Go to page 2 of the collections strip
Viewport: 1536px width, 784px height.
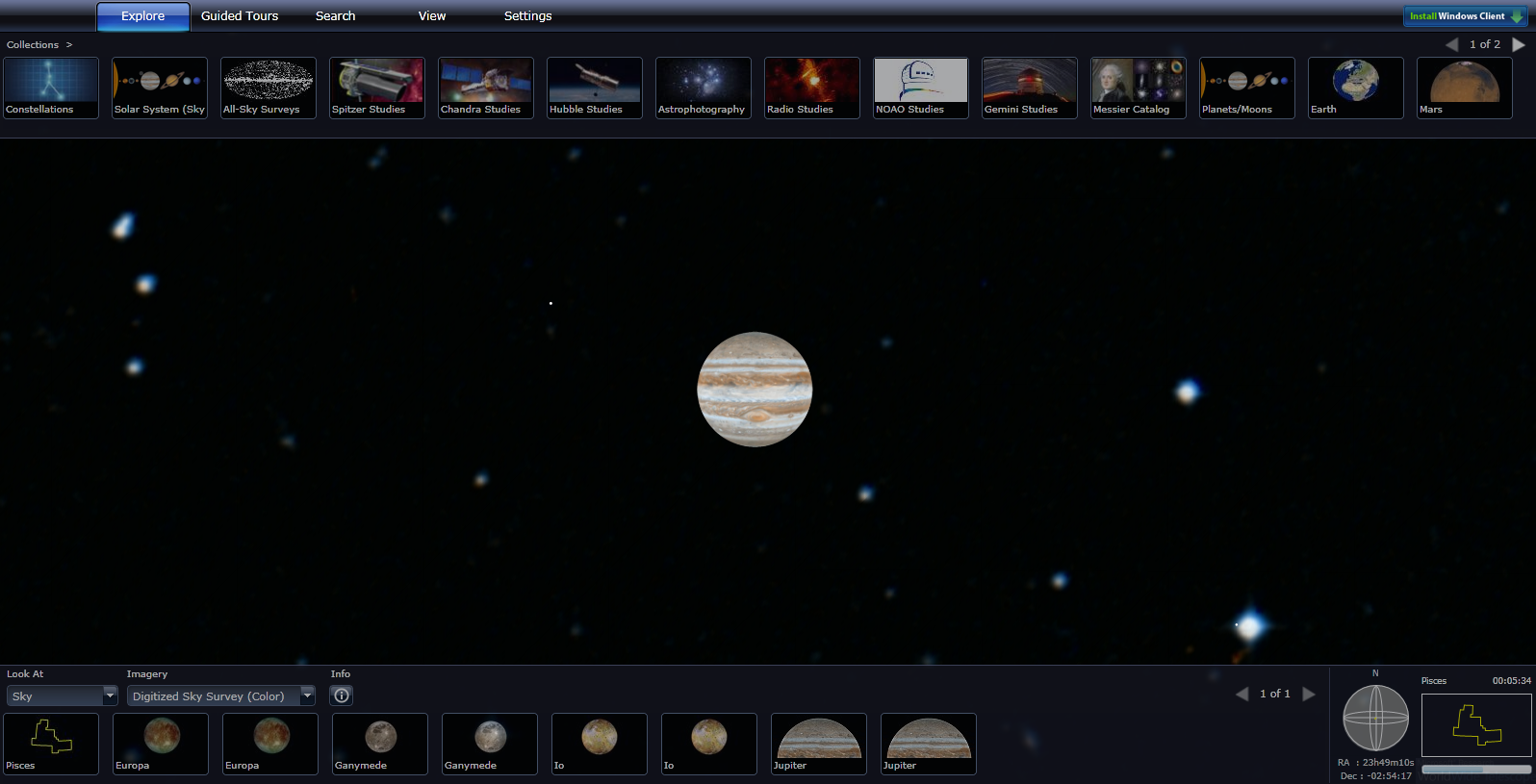(x=1519, y=44)
